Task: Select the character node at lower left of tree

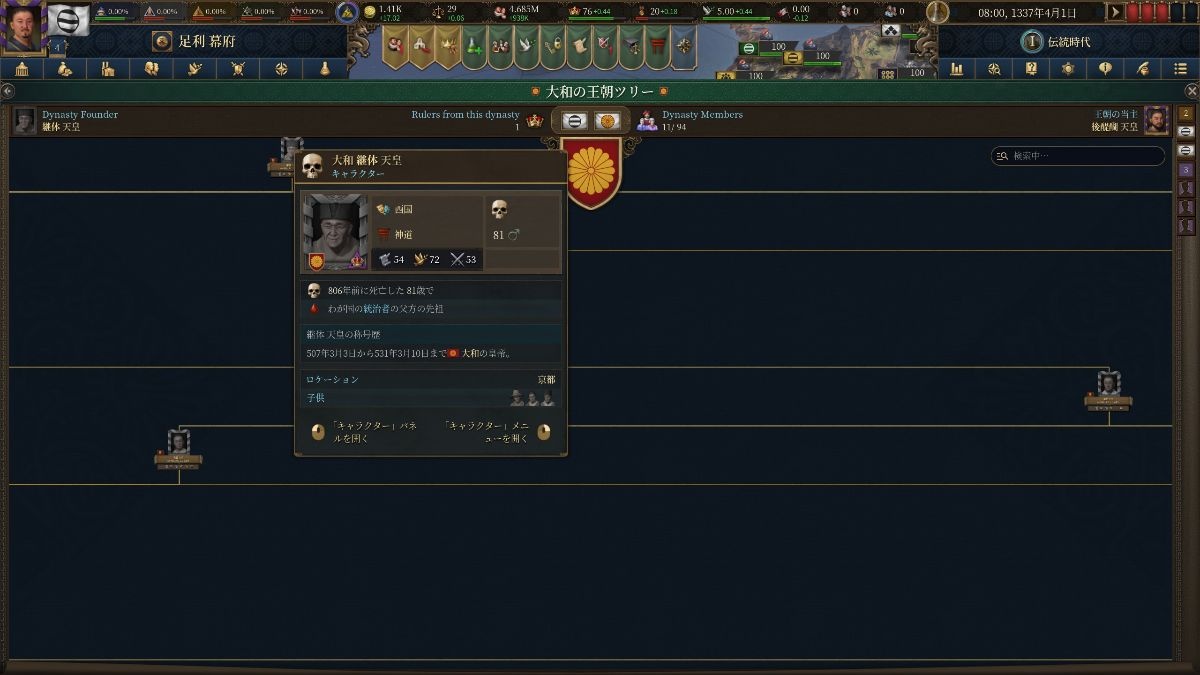Action: (x=179, y=445)
